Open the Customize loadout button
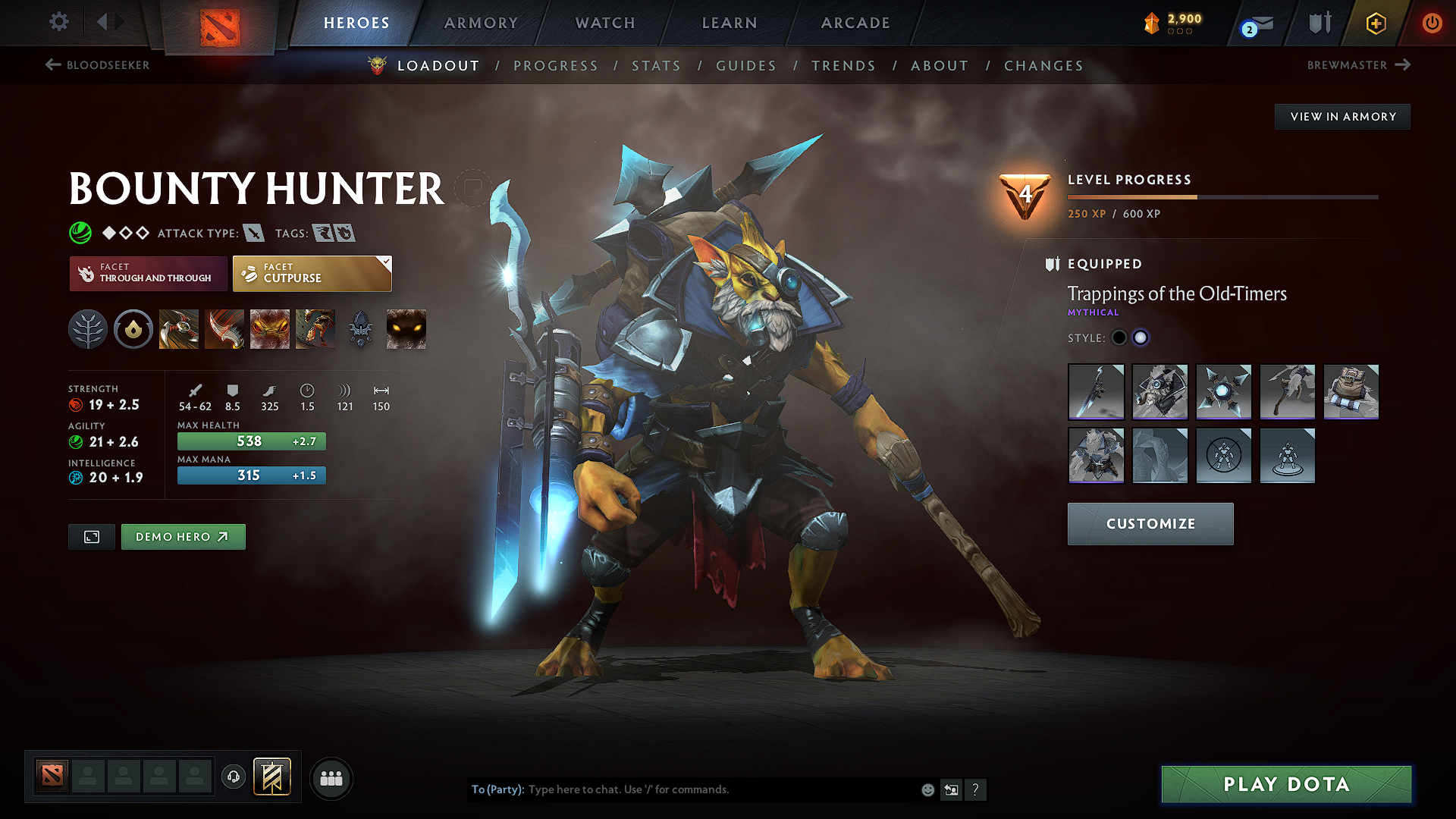The width and height of the screenshot is (1456, 819). pos(1150,524)
